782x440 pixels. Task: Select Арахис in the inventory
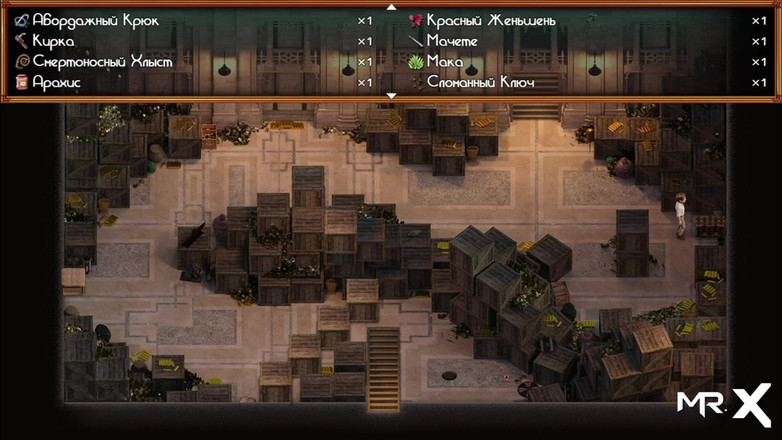coord(56,82)
